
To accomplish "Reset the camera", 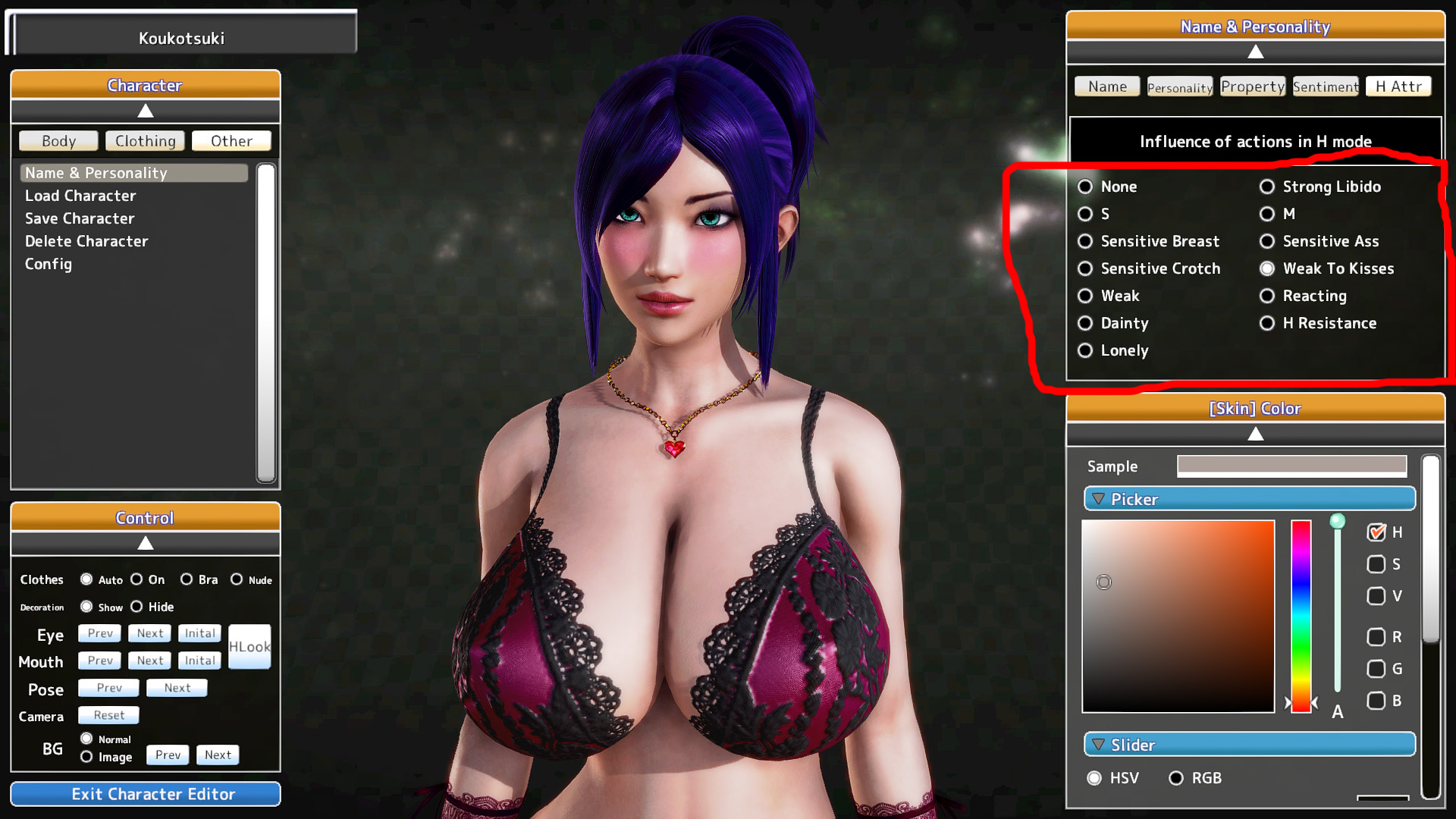I will tap(108, 715).
